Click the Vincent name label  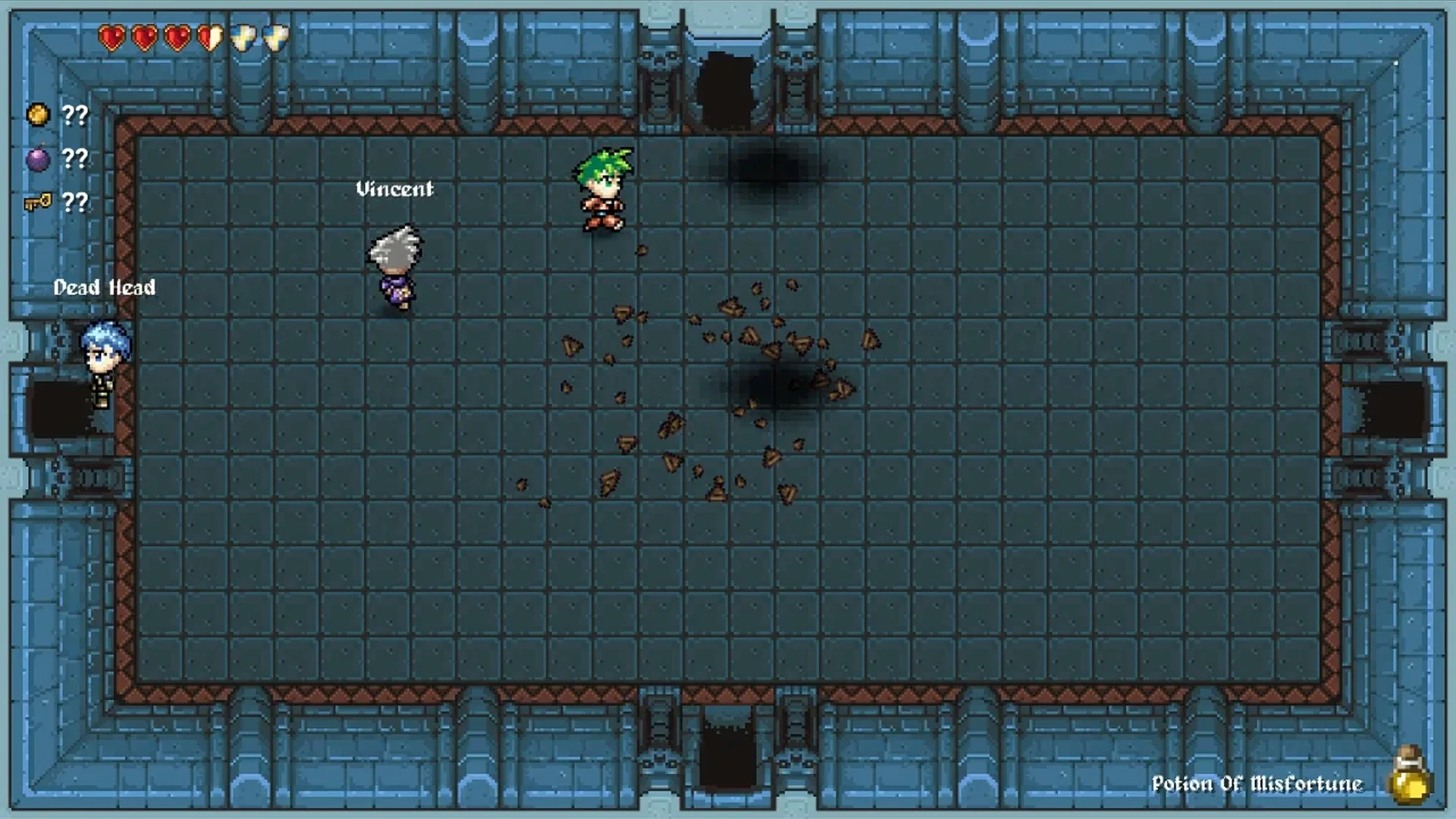(x=394, y=190)
